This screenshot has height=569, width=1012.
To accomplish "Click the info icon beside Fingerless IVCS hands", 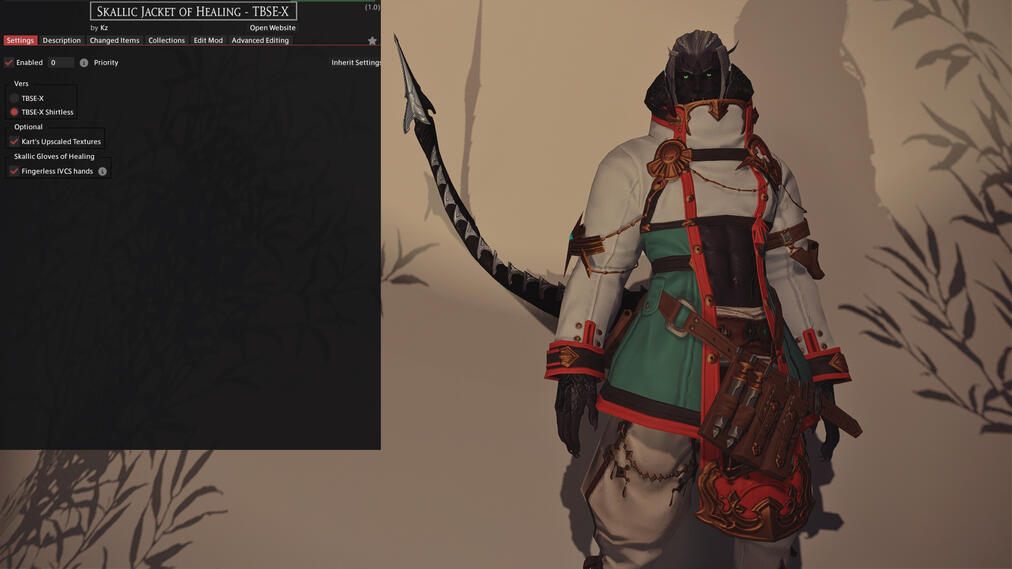I will pos(102,171).
